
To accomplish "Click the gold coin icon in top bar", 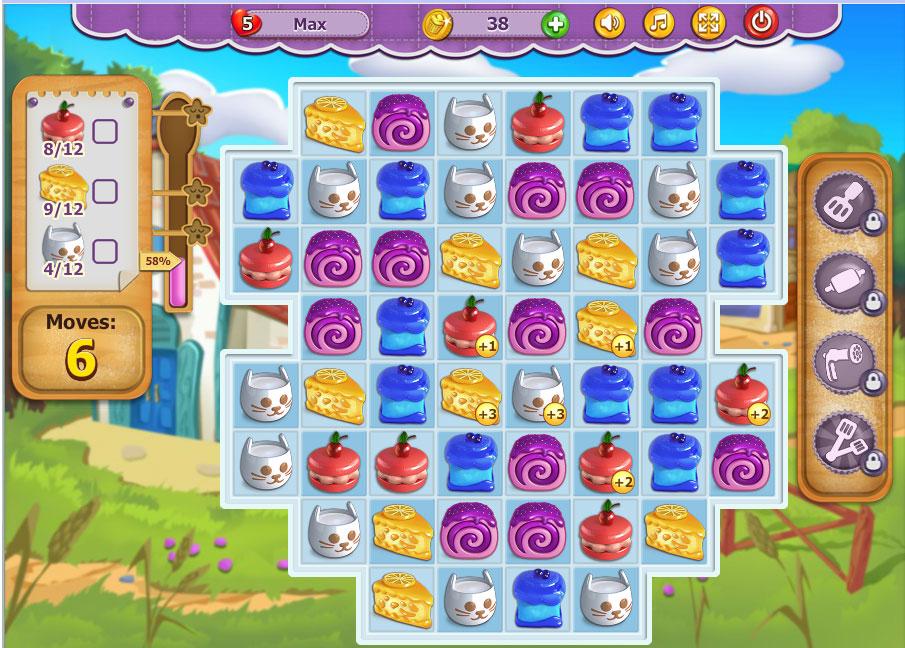I will 438,23.
